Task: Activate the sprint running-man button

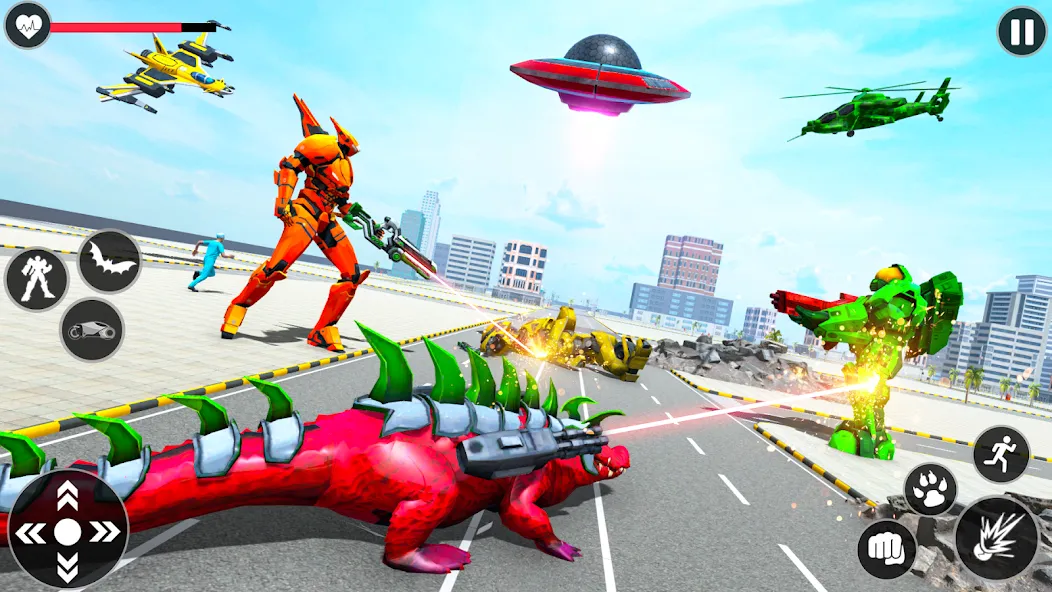Action: coord(1001,454)
